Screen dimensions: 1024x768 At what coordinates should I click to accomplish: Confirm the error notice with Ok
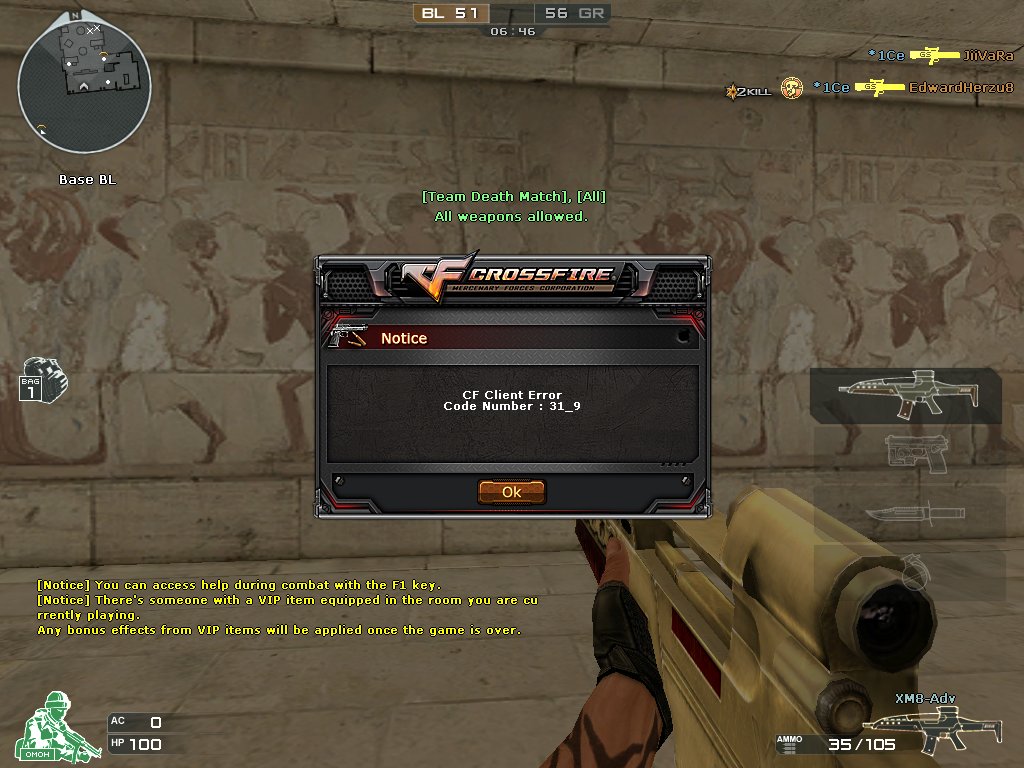[511, 492]
